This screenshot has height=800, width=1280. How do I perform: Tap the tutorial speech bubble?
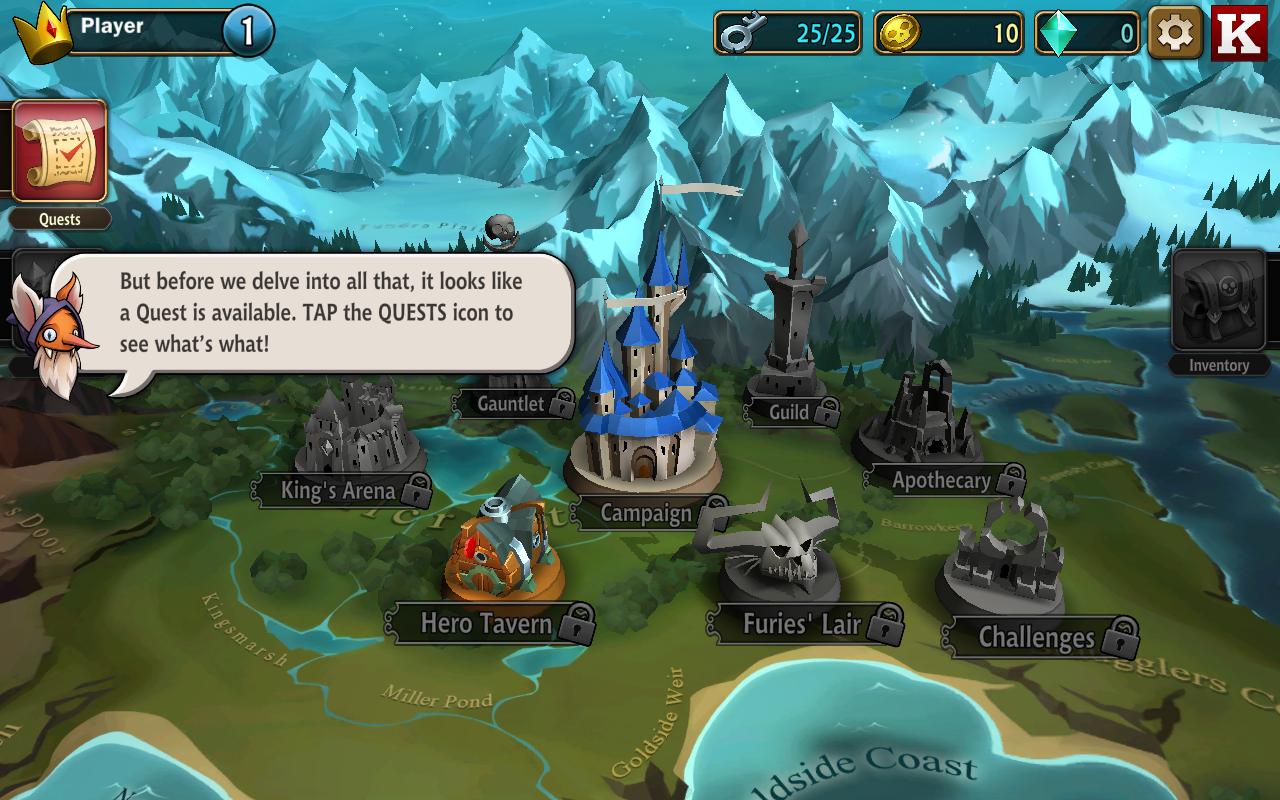(320, 312)
